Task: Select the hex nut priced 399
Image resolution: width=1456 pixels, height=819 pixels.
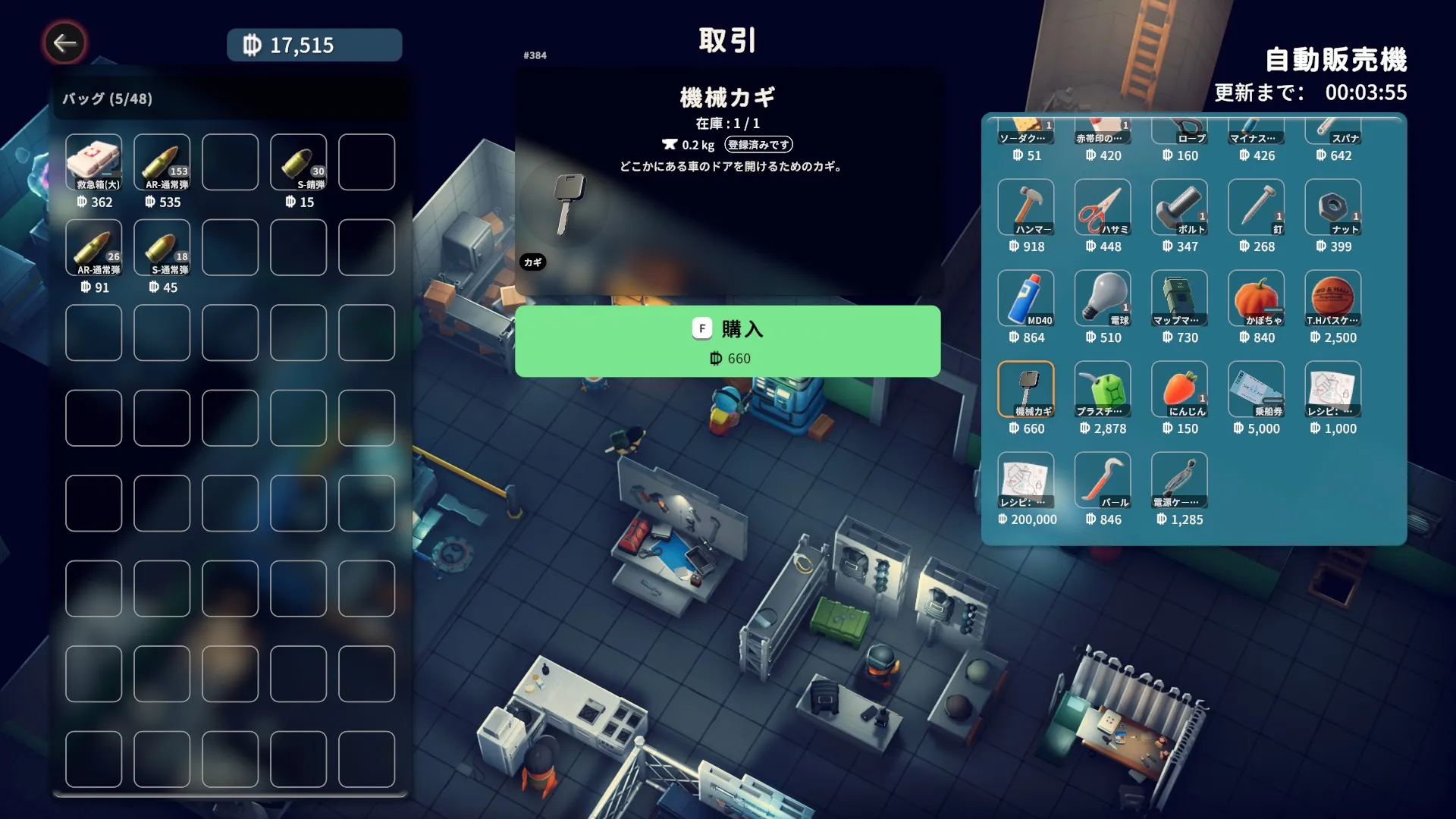Action: [1332, 207]
